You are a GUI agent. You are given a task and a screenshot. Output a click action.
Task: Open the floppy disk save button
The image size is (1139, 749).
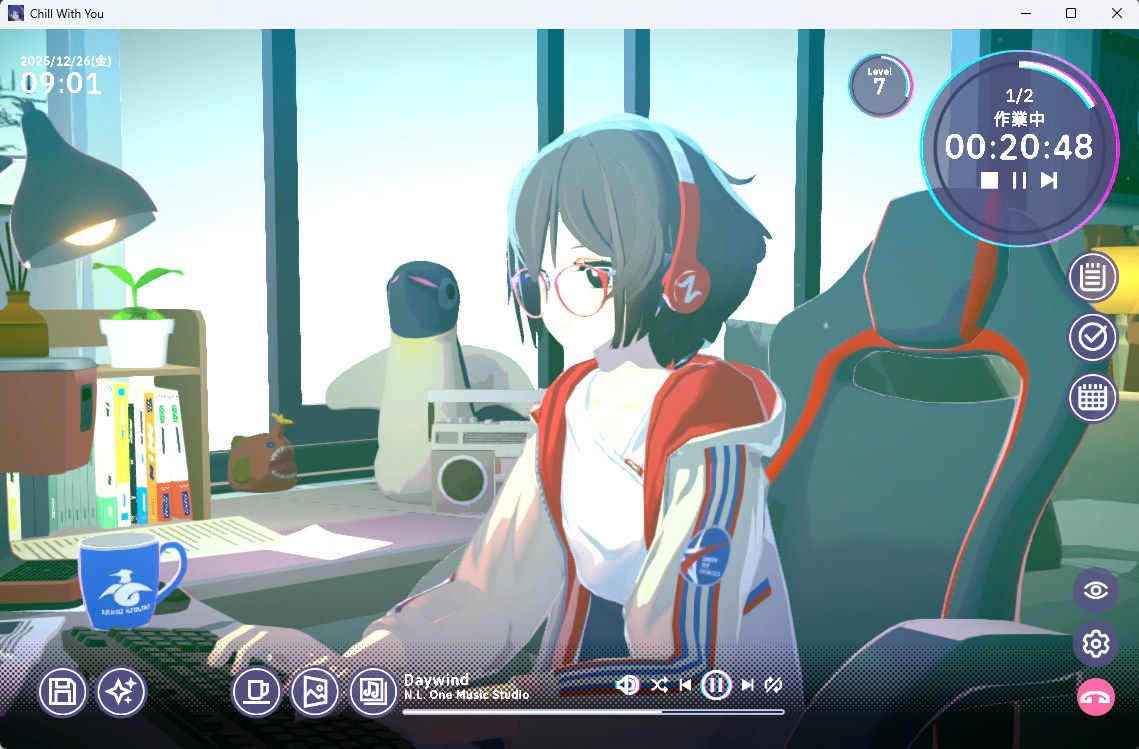click(x=62, y=691)
